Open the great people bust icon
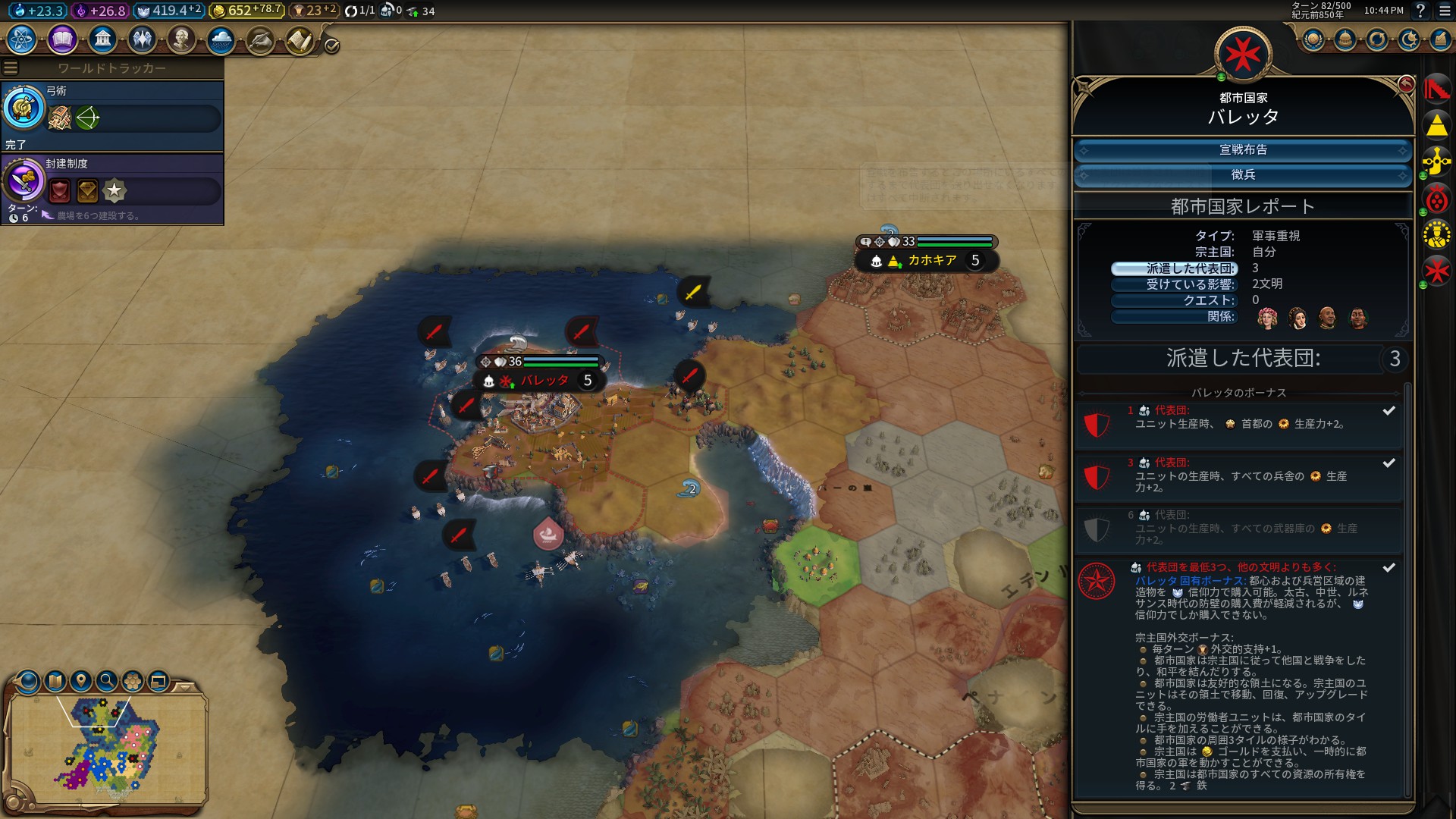 pyautogui.click(x=181, y=39)
